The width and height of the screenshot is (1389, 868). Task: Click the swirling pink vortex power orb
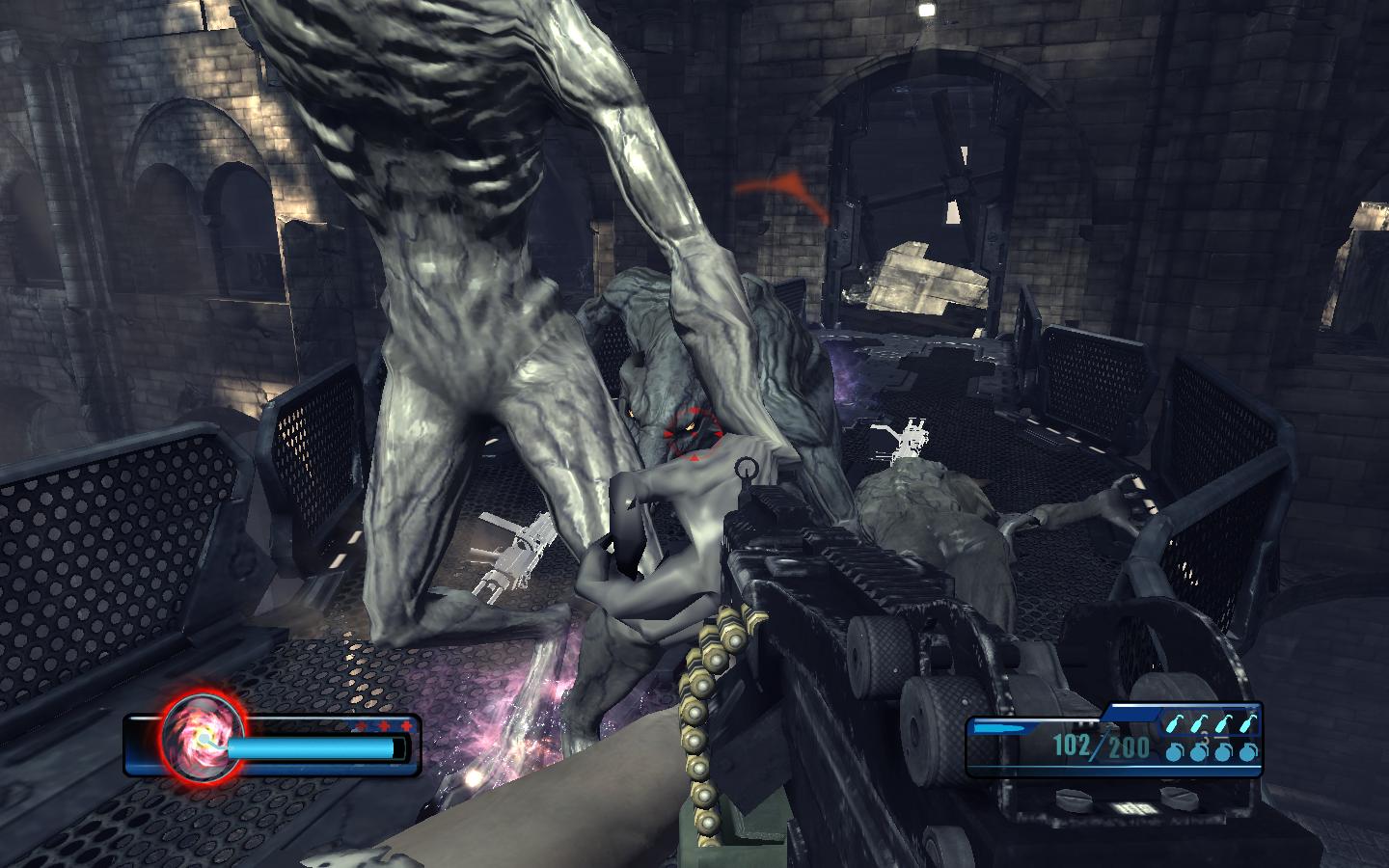coord(197,737)
